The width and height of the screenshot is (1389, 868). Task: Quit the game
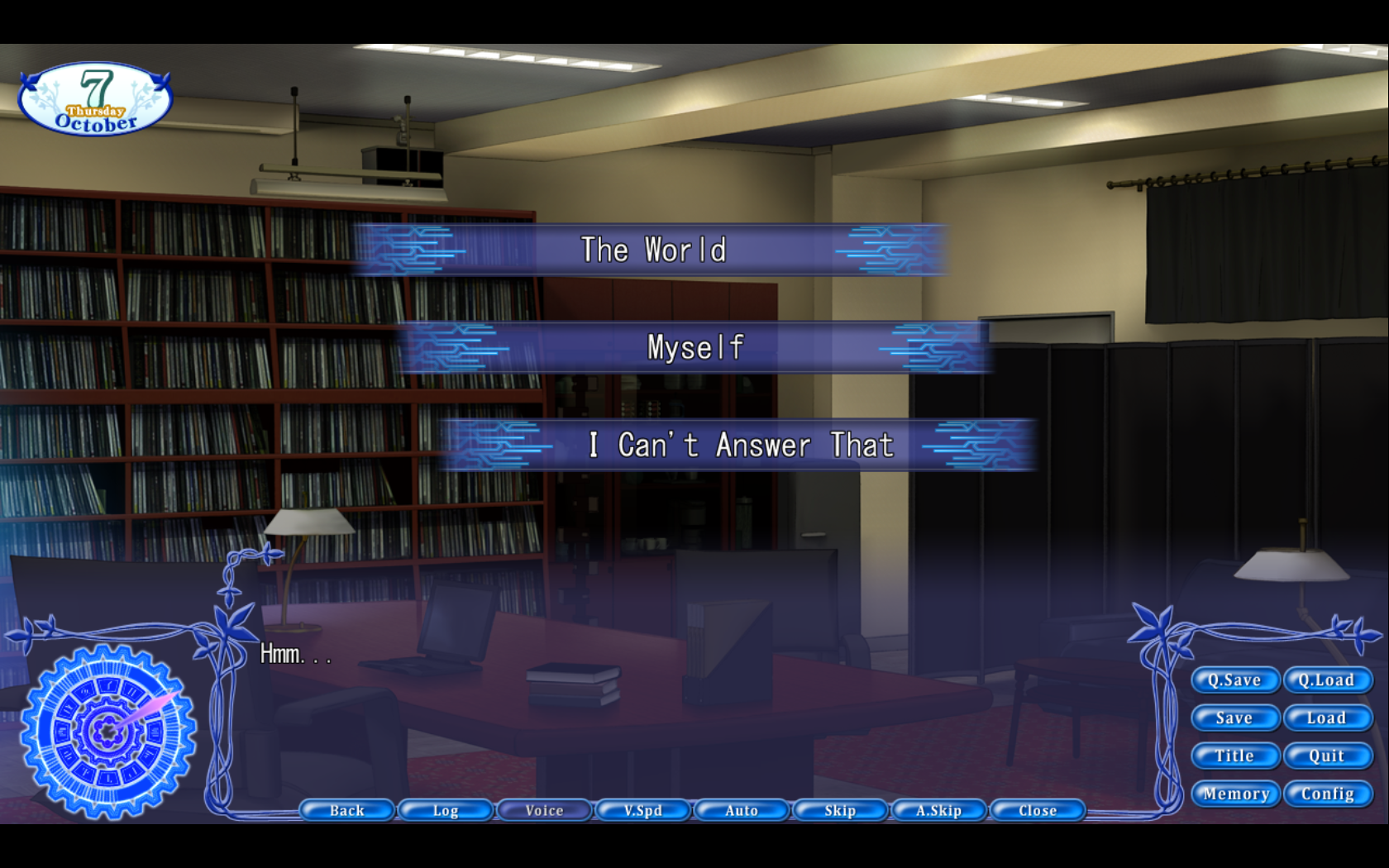tap(1327, 756)
